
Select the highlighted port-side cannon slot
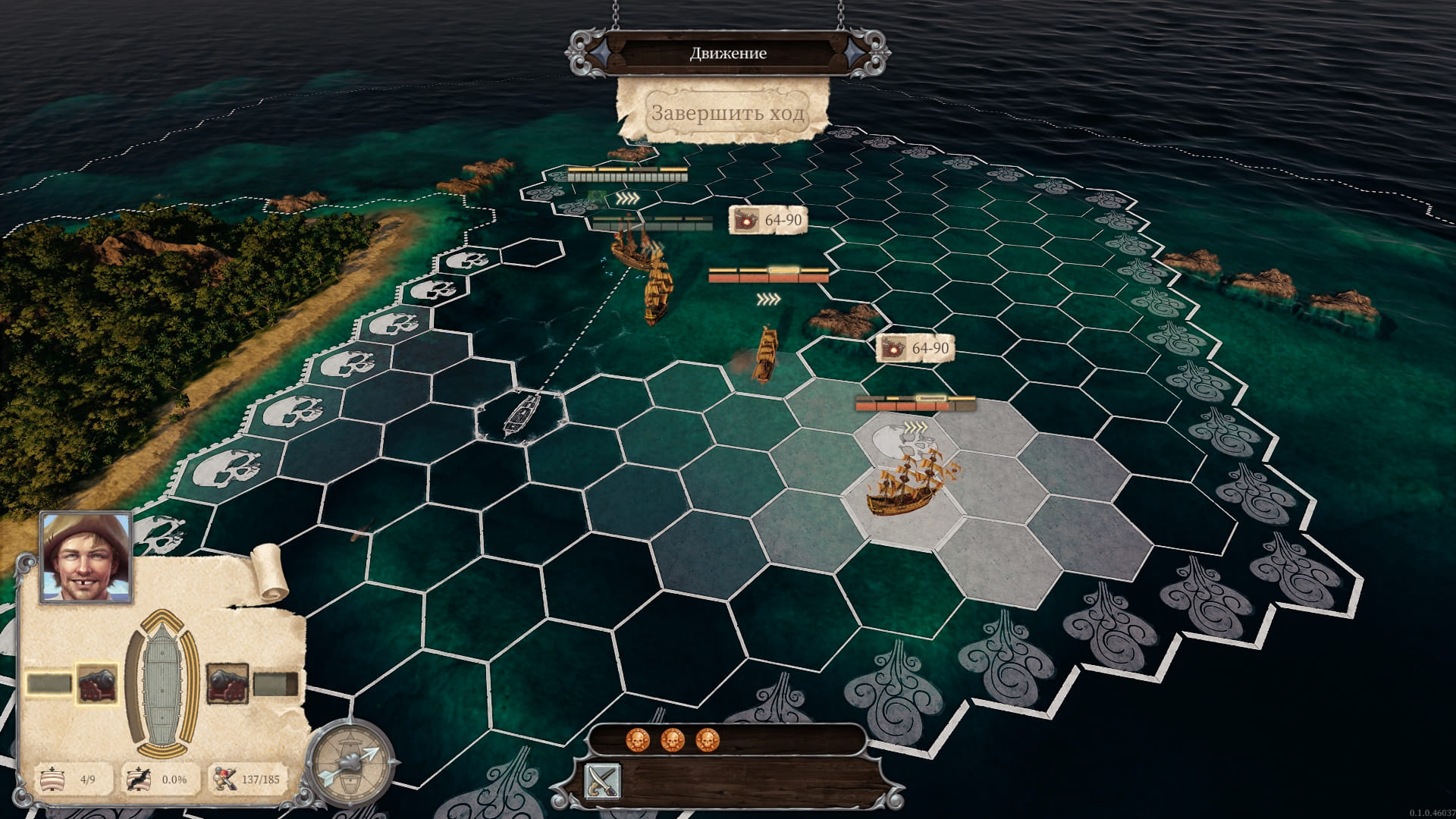point(96,683)
